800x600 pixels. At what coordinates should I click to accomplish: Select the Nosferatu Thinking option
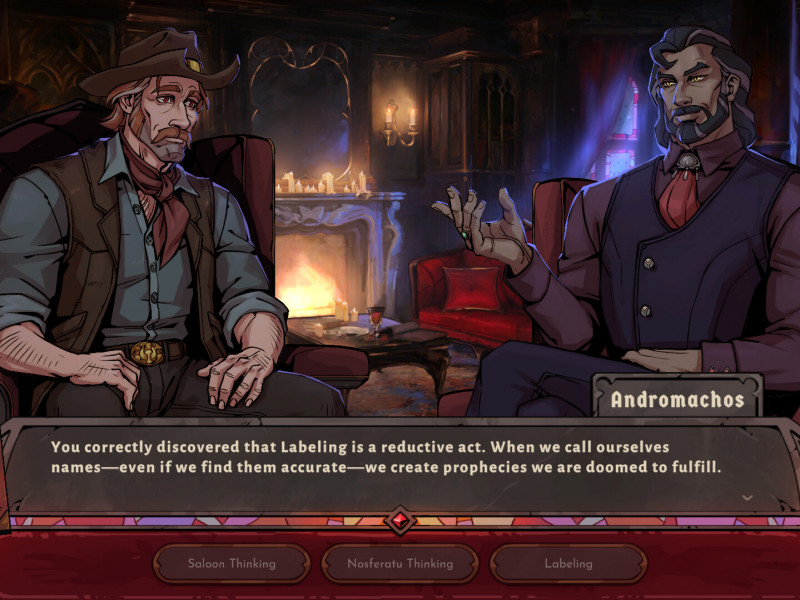pos(399,563)
